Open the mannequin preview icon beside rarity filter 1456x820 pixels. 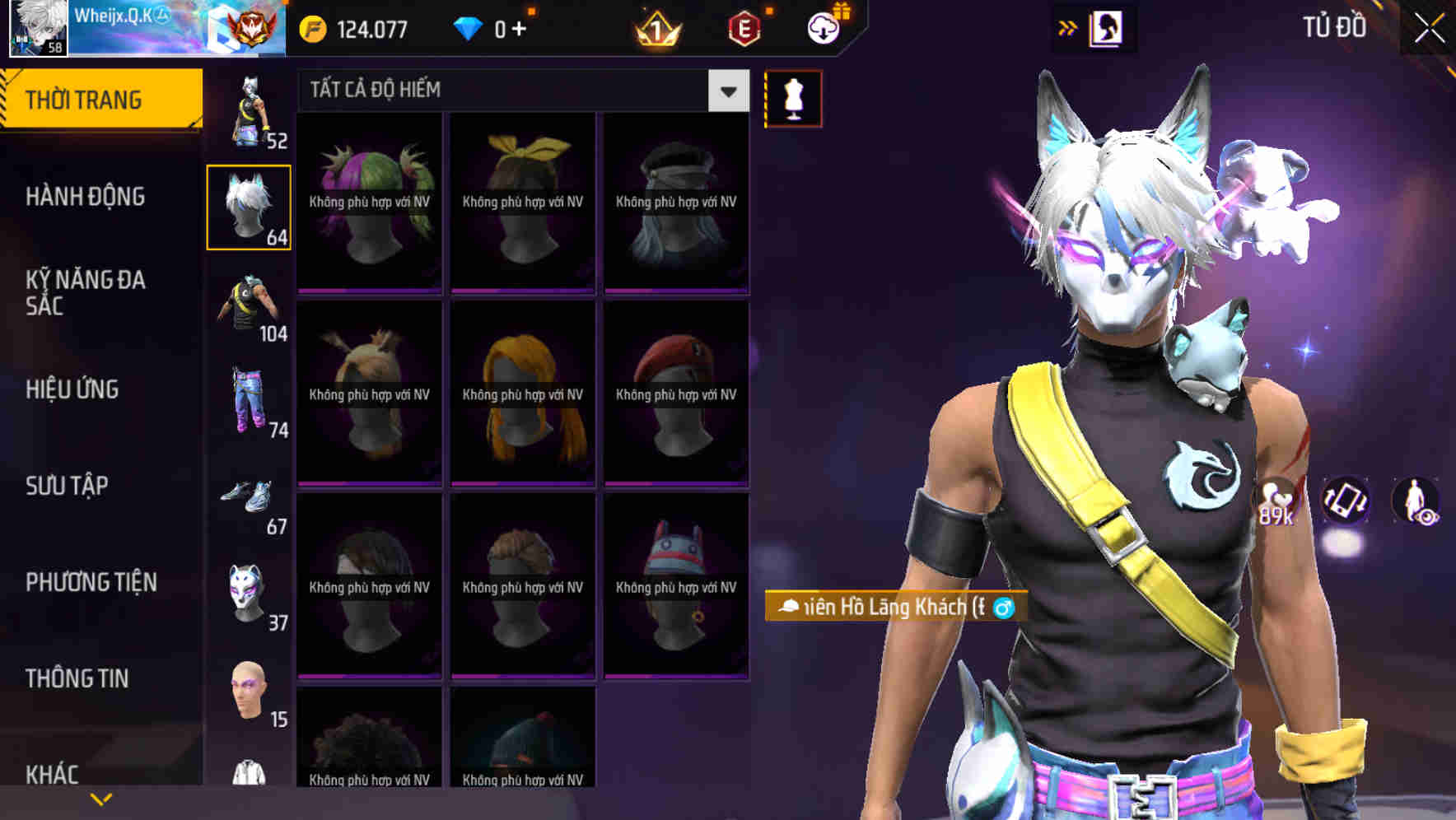coord(793,98)
